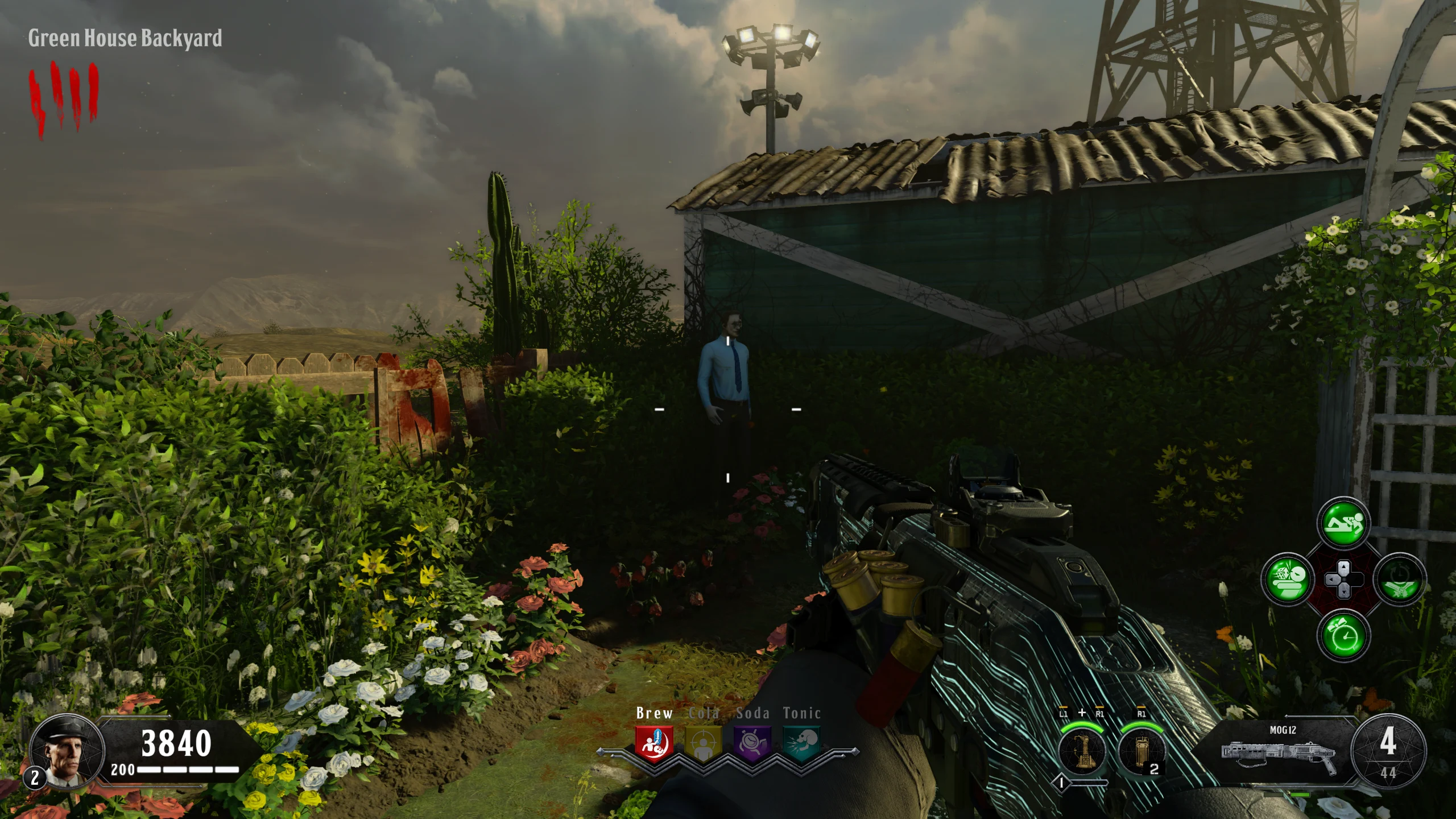This screenshot has height=819, width=1456.
Task: Click the d-pad at the elixir wheel center
Action: click(x=1343, y=580)
